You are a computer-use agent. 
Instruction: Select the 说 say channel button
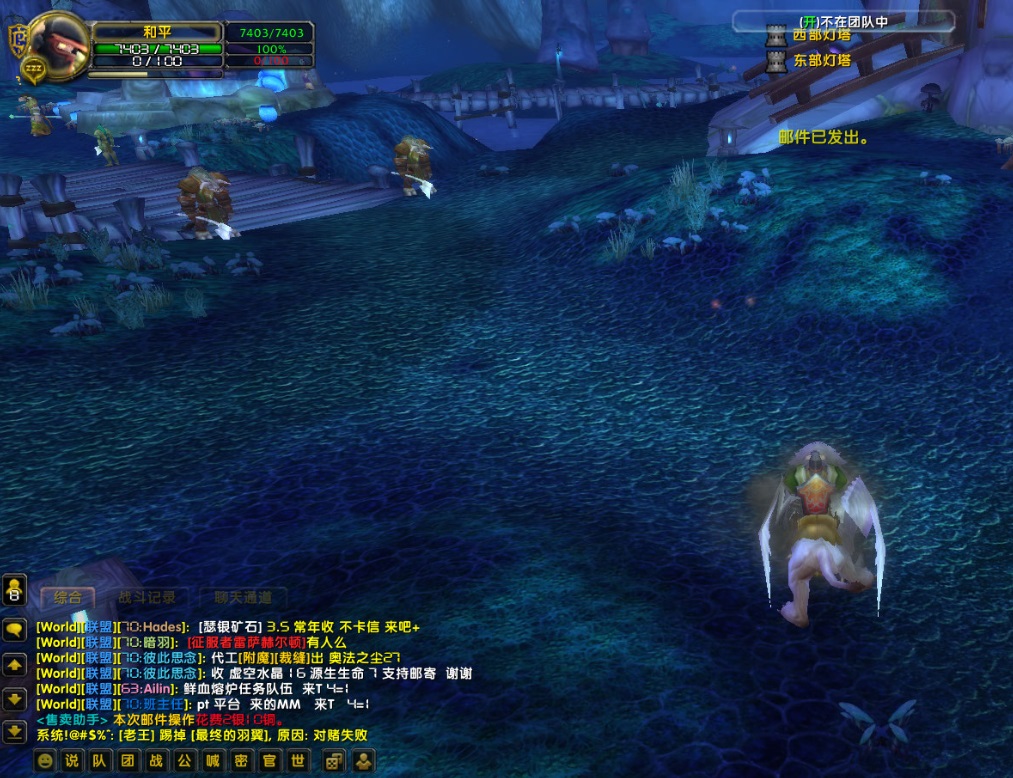pyautogui.click(x=72, y=761)
